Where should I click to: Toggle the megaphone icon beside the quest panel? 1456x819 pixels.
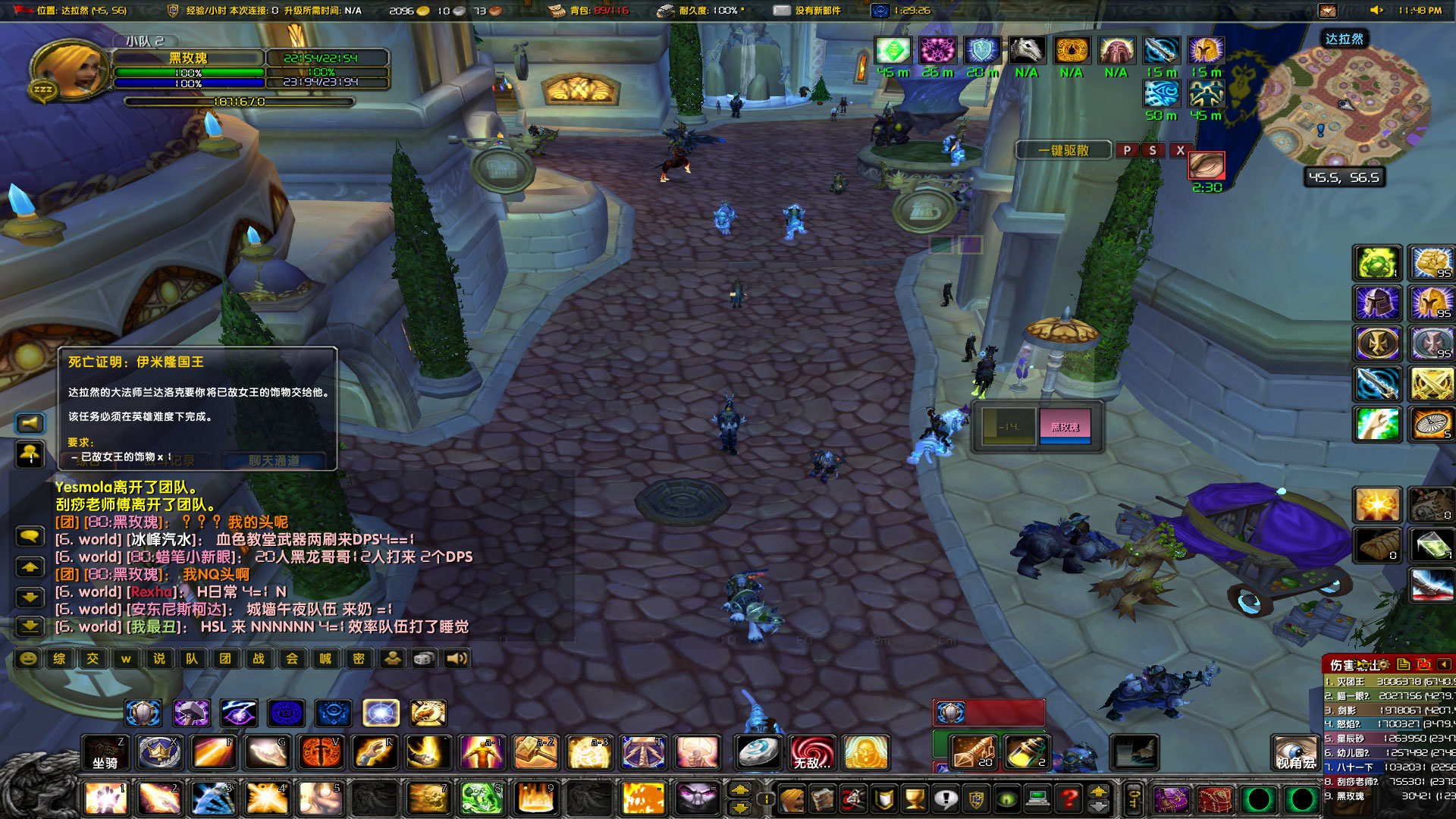pos(30,422)
